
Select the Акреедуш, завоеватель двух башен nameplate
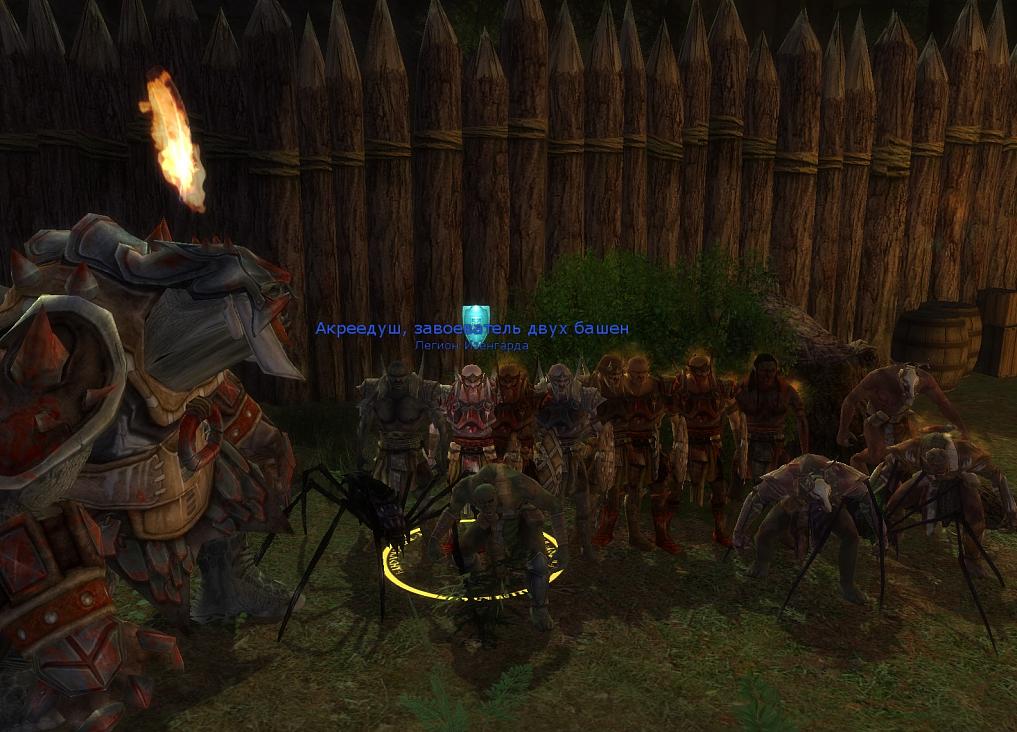tap(472, 329)
